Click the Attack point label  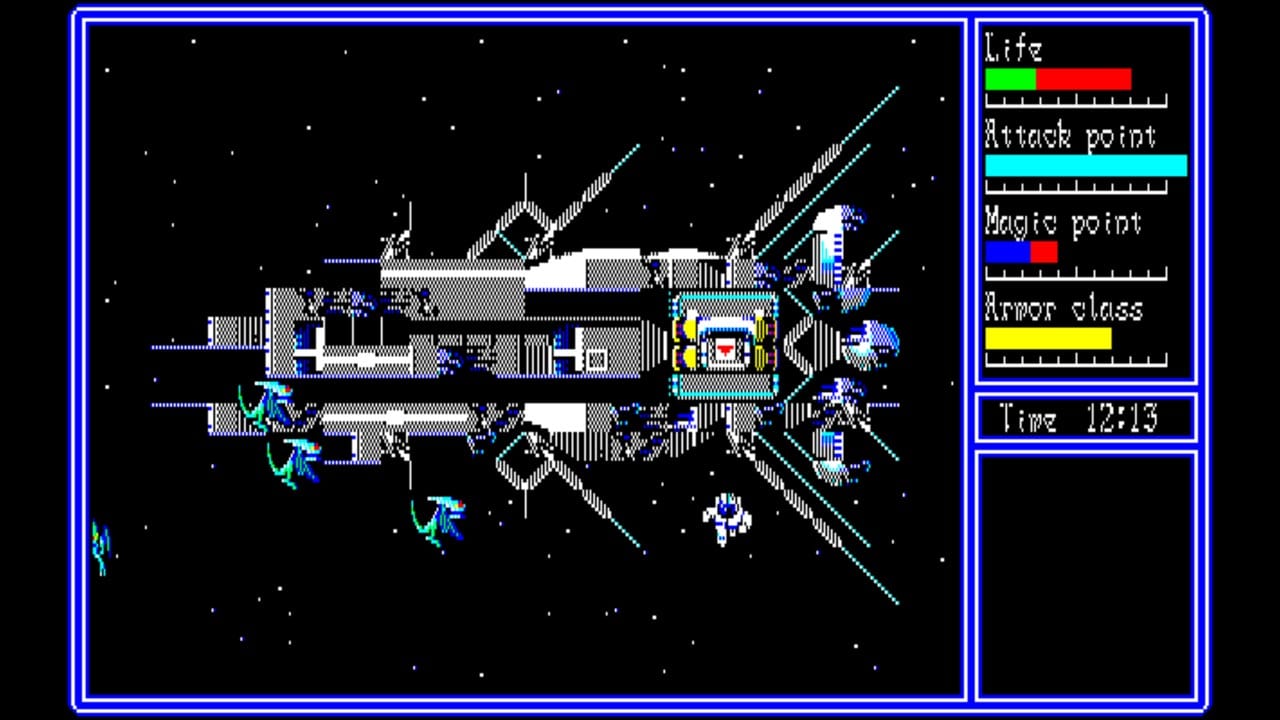[1070, 136]
